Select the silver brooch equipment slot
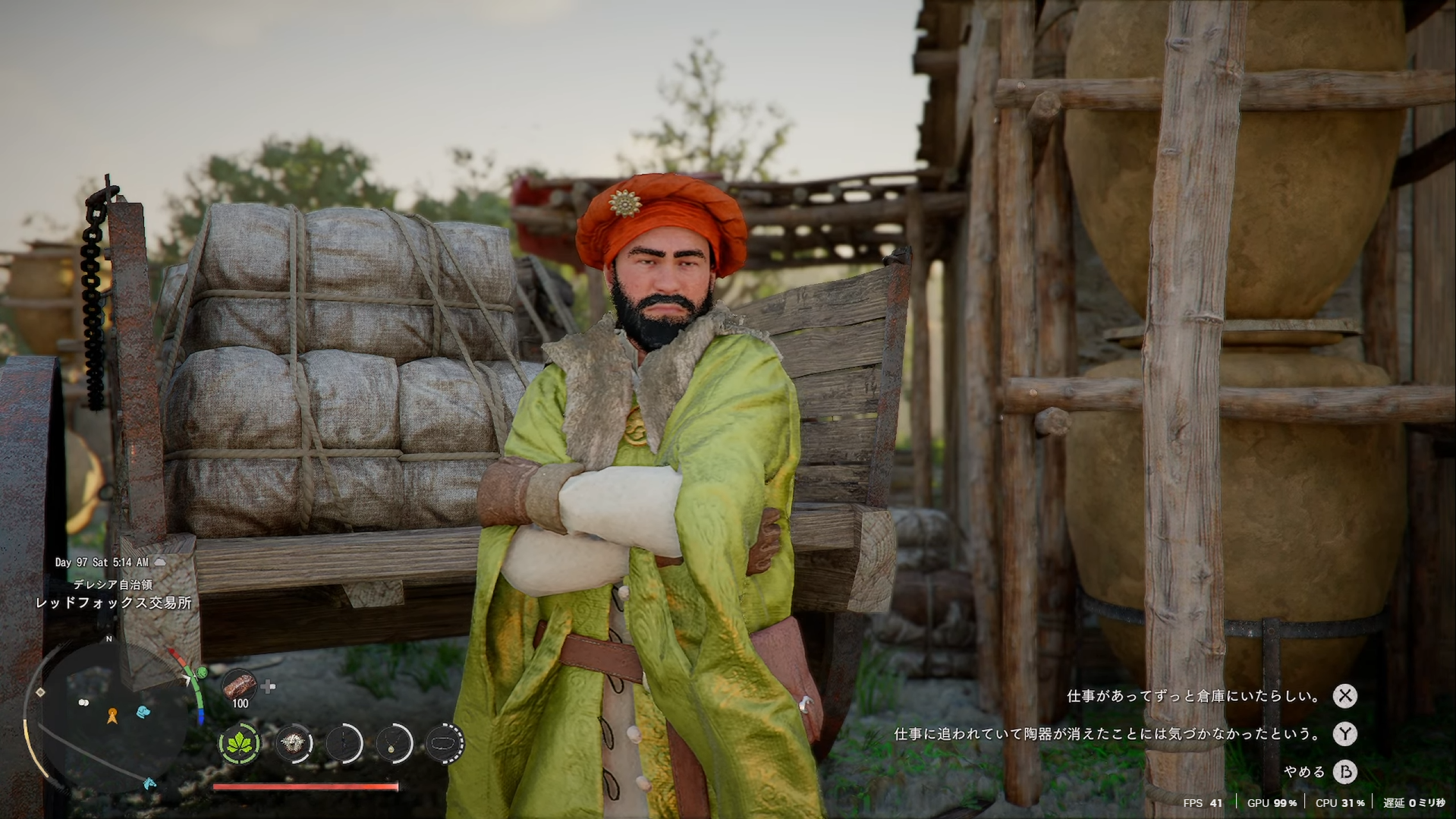Image resolution: width=1456 pixels, height=819 pixels. pos(293,744)
